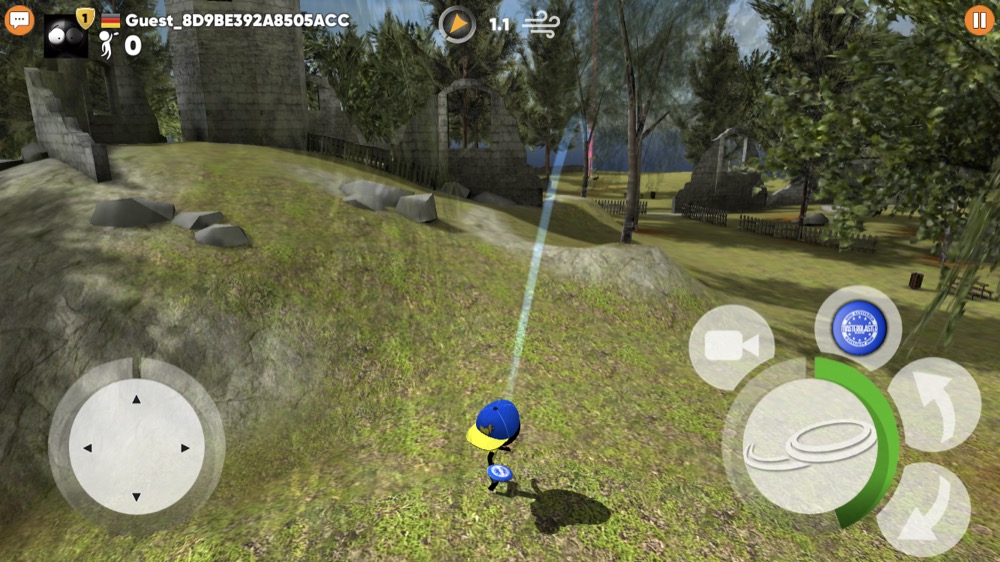Tap the curved arrow pointing up-left
Image resolution: width=1000 pixels, height=562 pixels.
(x=934, y=404)
